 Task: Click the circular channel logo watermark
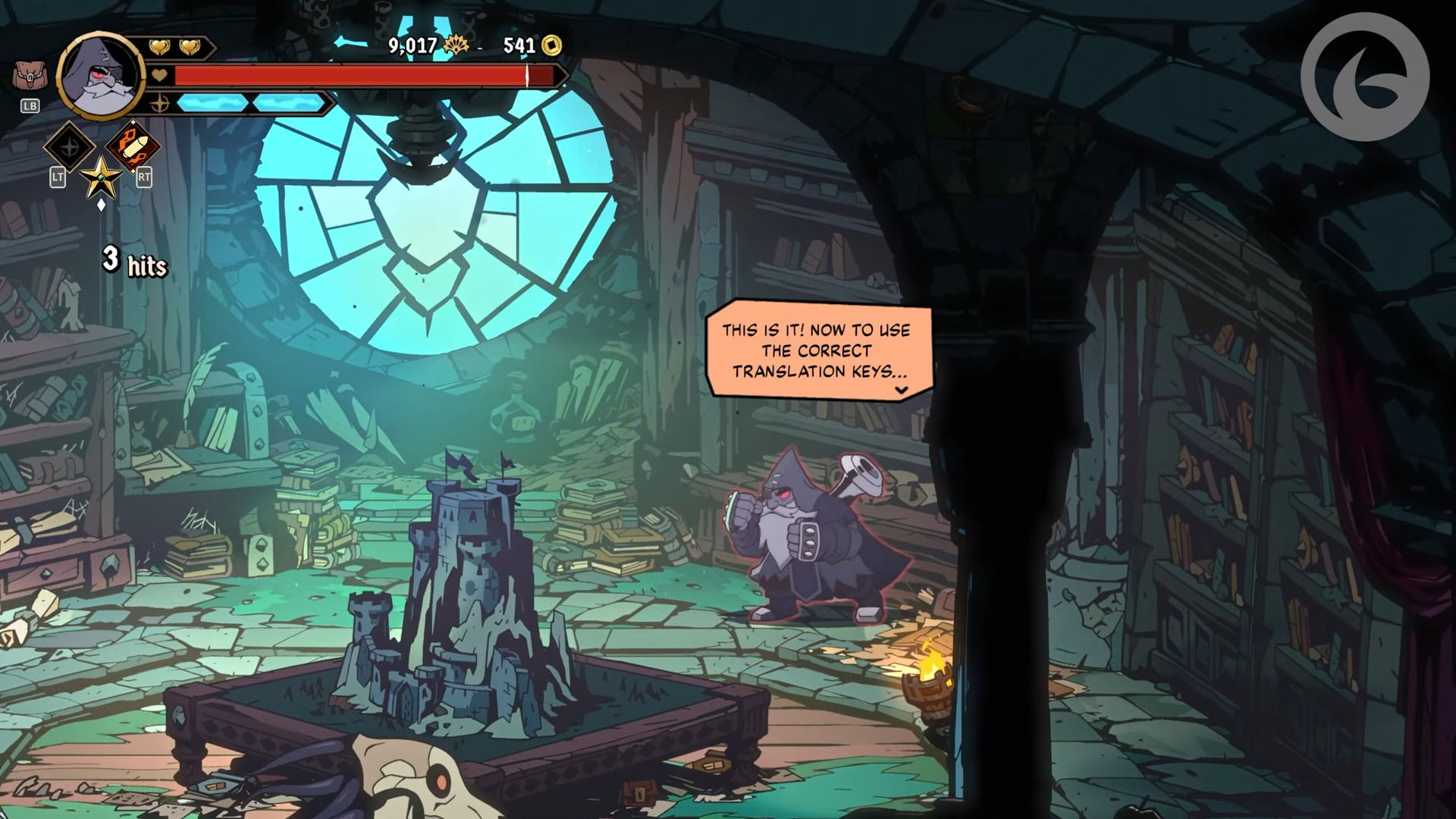click(1364, 77)
